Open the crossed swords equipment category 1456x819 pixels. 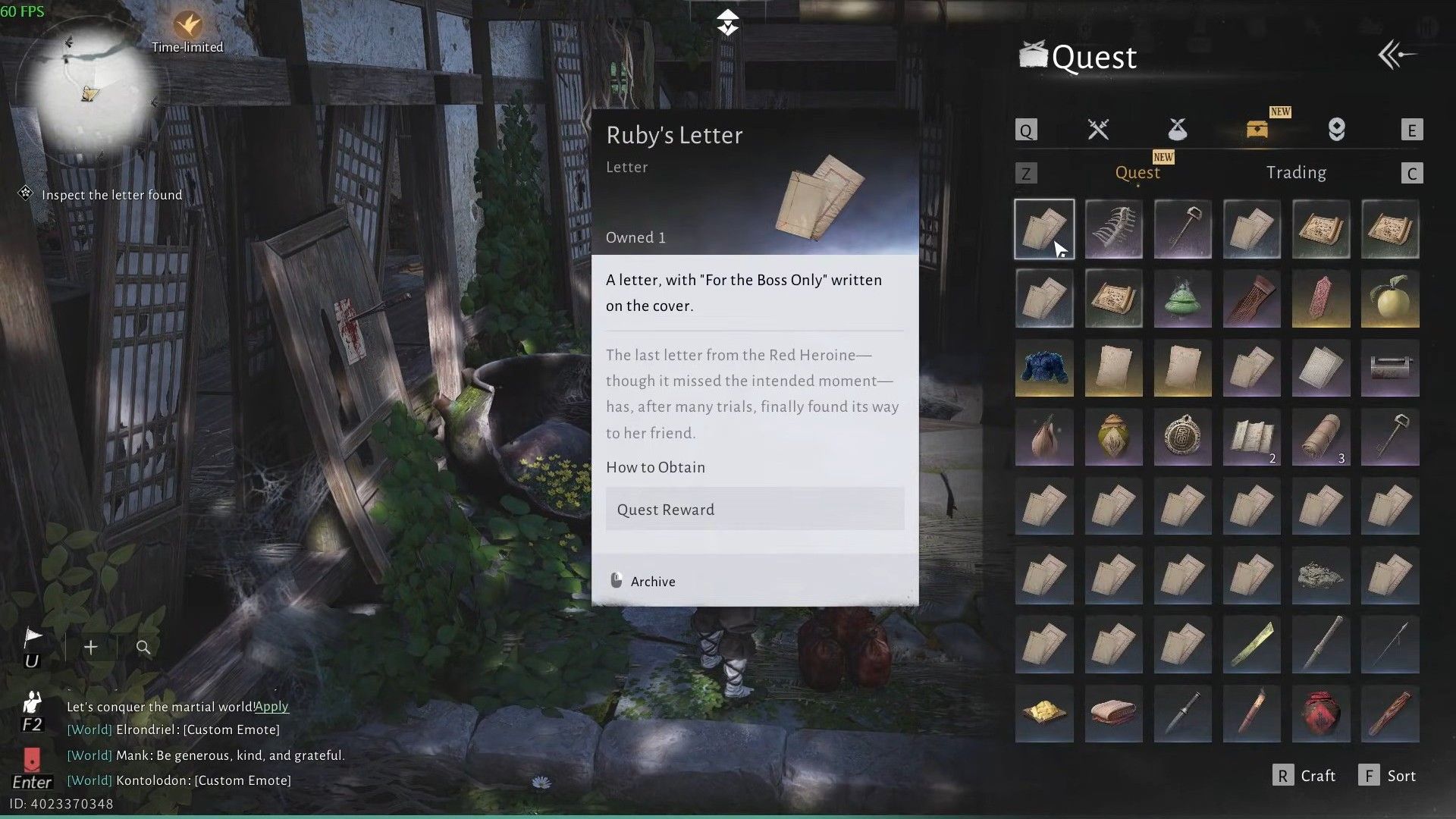click(x=1098, y=130)
